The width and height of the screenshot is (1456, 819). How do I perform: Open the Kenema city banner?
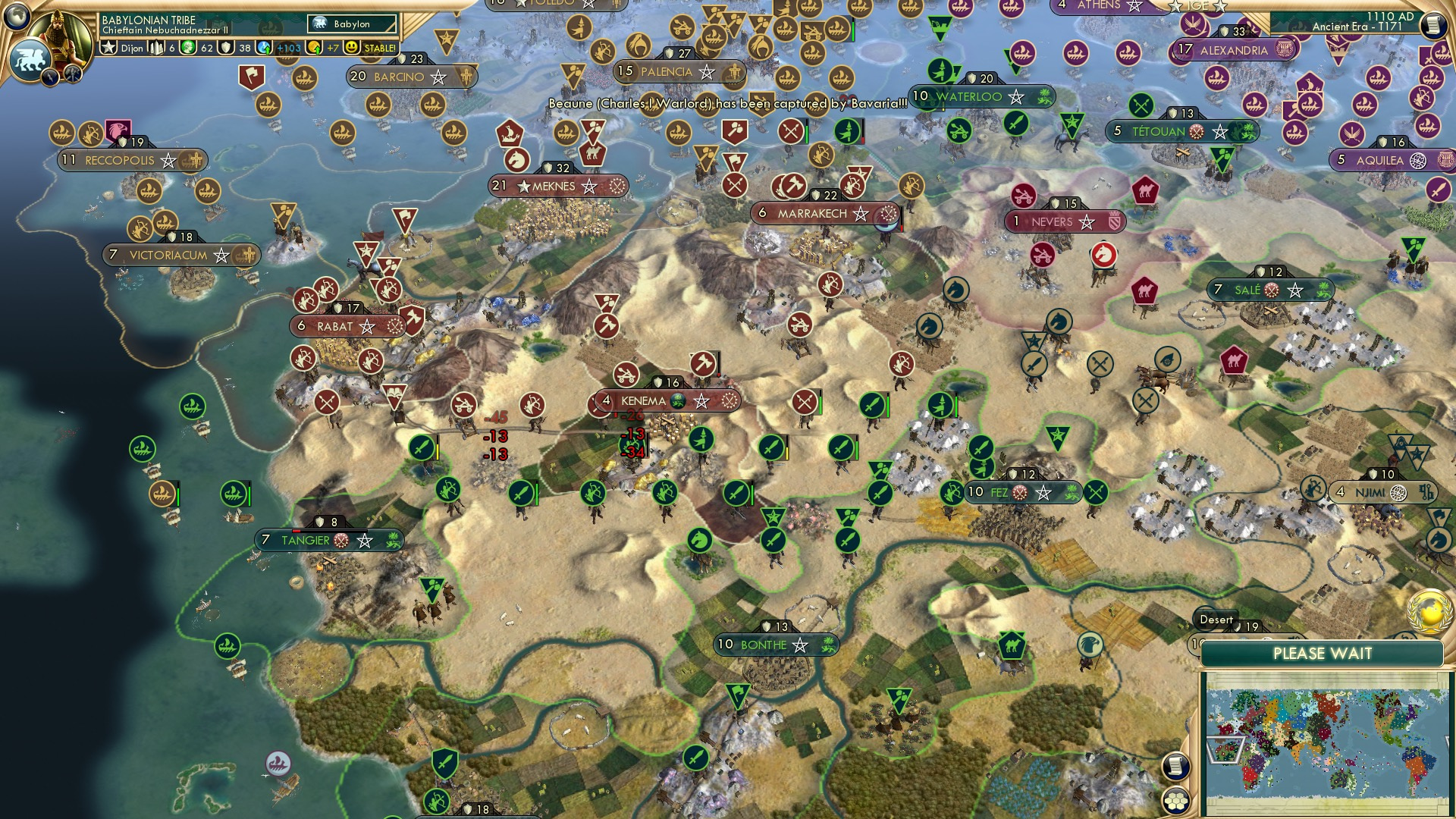[658, 401]
